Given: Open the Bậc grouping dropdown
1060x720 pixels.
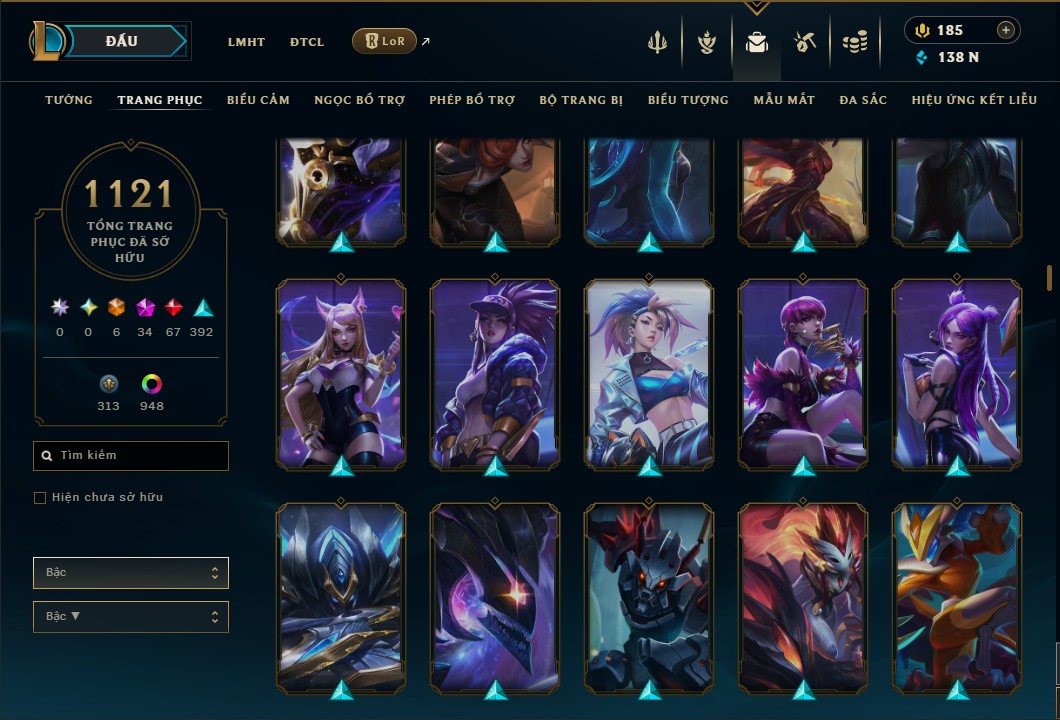Looking at the screenshot, I should click(x=131, y=573).
